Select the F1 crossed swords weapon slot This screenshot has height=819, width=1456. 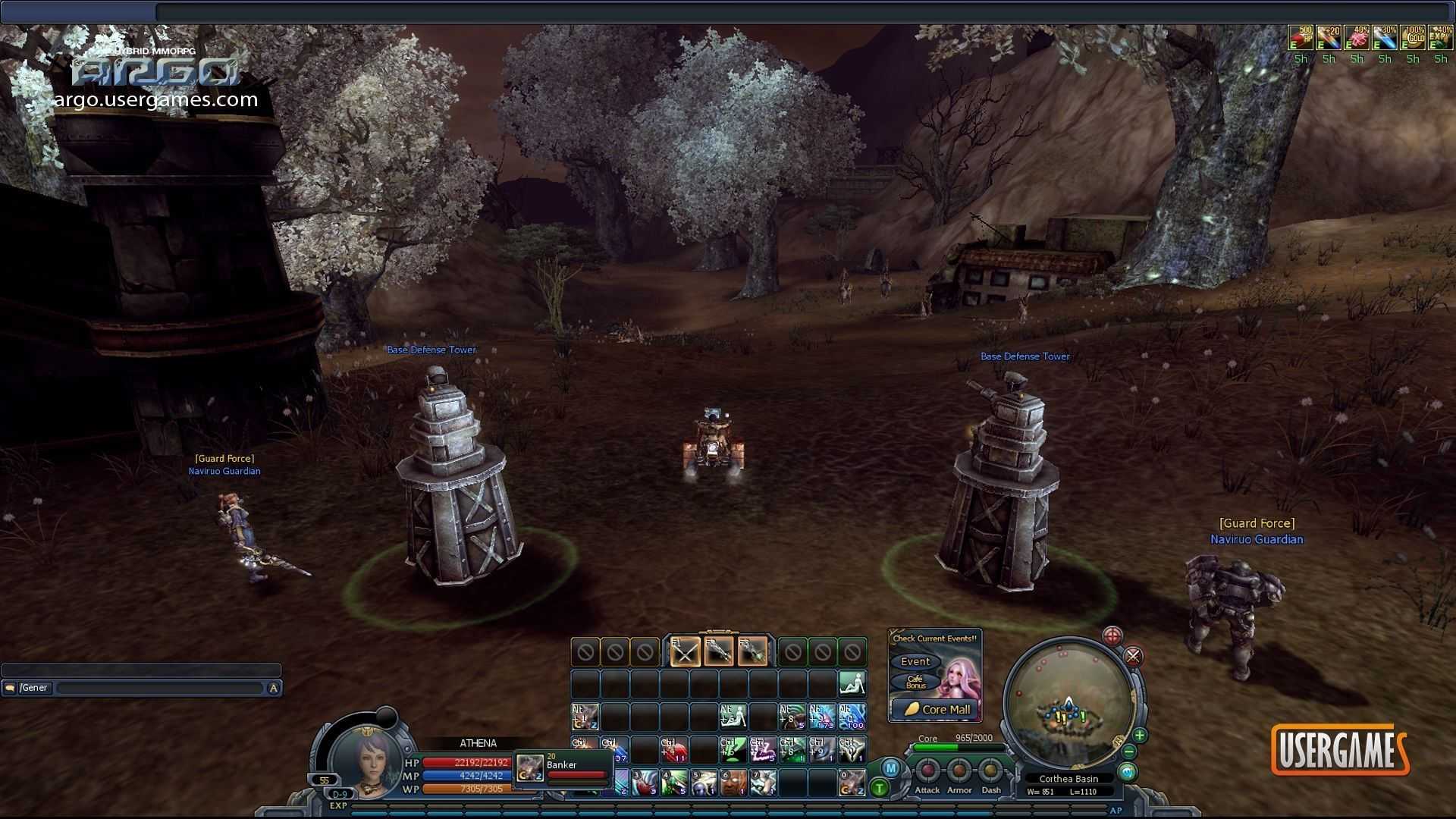685,651
